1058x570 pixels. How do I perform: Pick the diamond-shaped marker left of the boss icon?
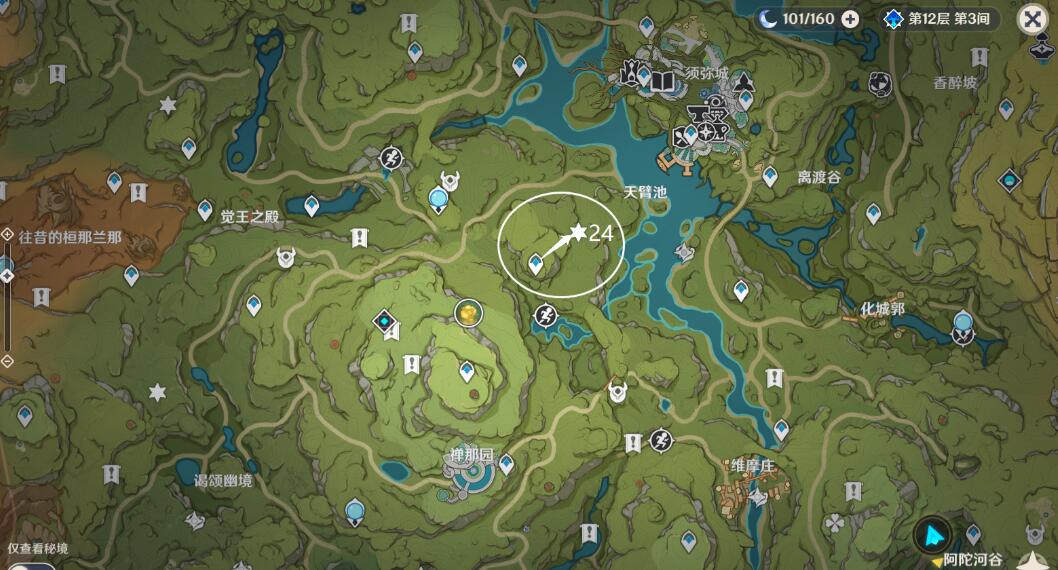click(x=385, y=321)
